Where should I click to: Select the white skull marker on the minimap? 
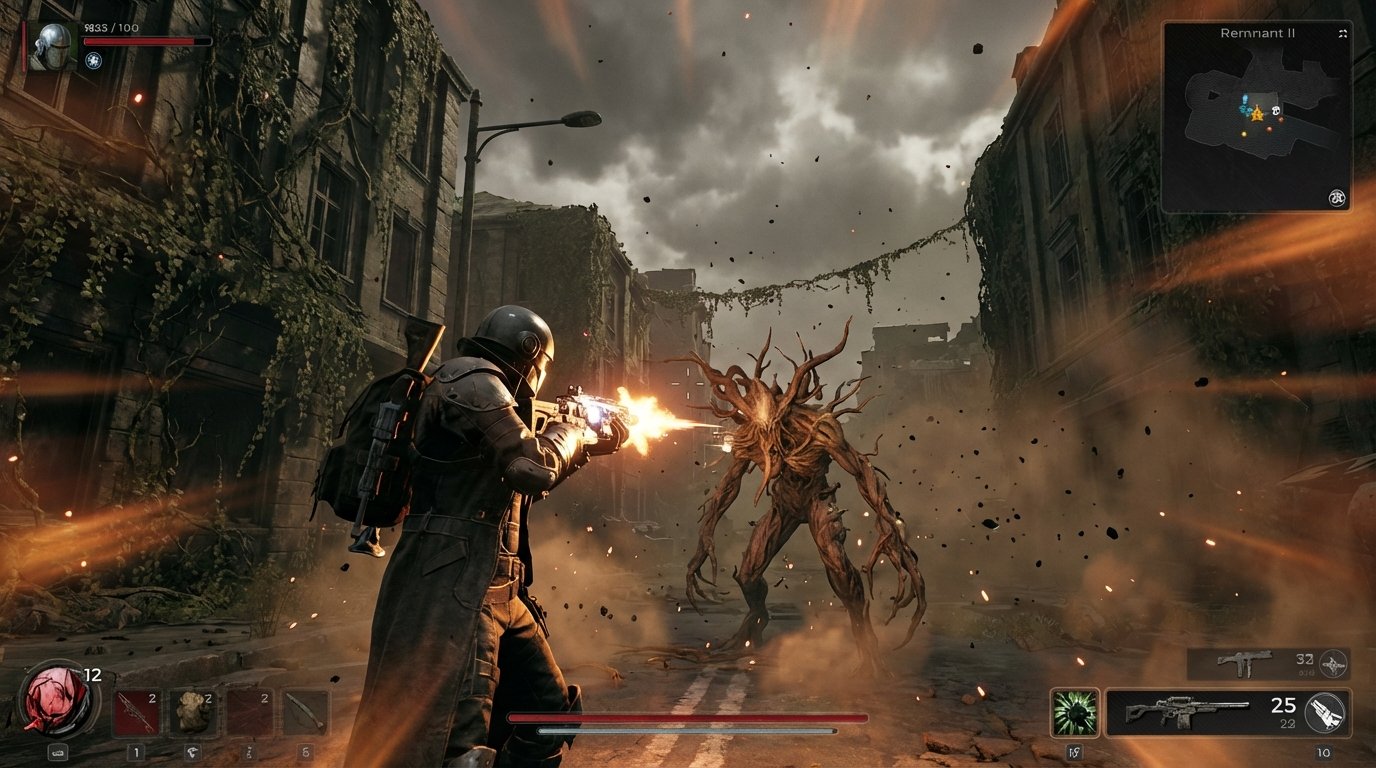tap(1276, 111)
